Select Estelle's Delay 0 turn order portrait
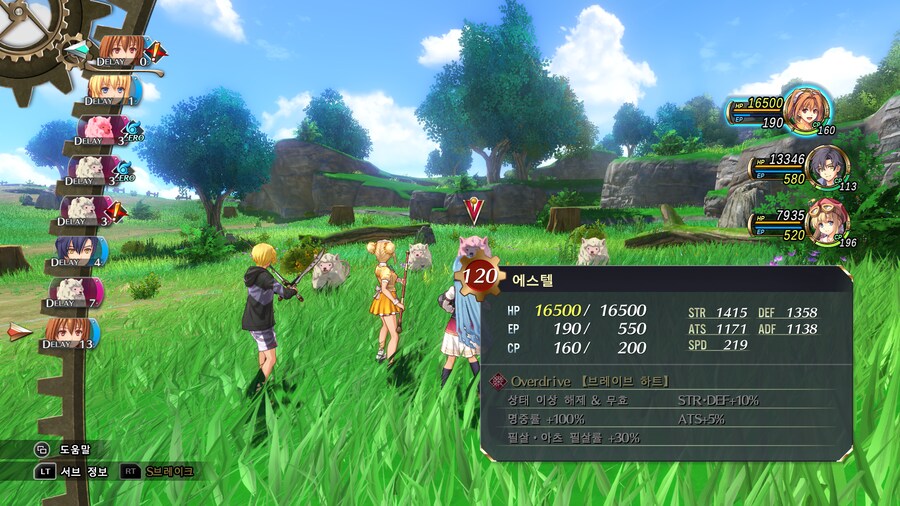Viewport: 900px width, 506px height. click(120, 50)
